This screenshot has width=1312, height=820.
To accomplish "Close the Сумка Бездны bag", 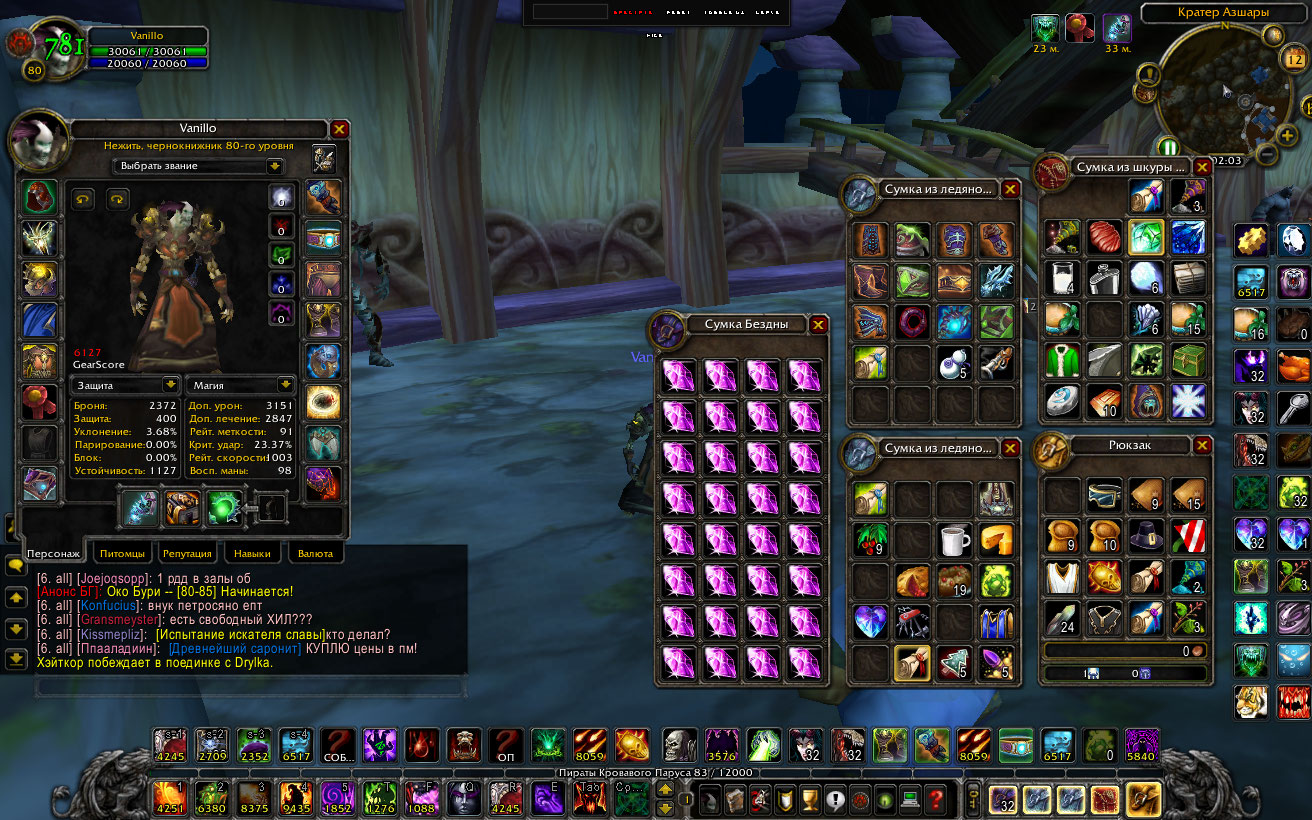I will pyautogui.click(x=818, y=324).
